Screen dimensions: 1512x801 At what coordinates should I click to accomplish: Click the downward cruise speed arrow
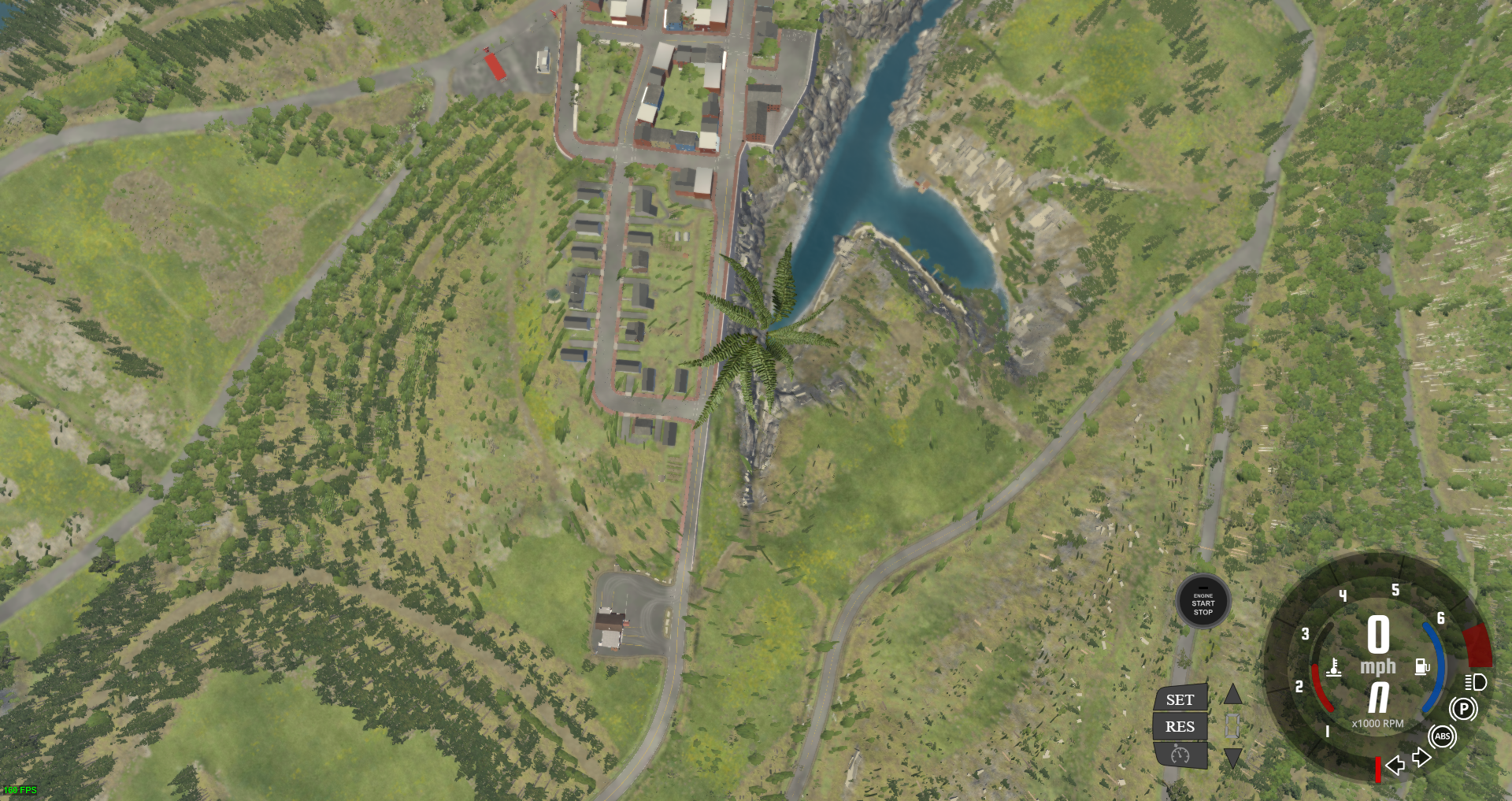click(1234, 758)
